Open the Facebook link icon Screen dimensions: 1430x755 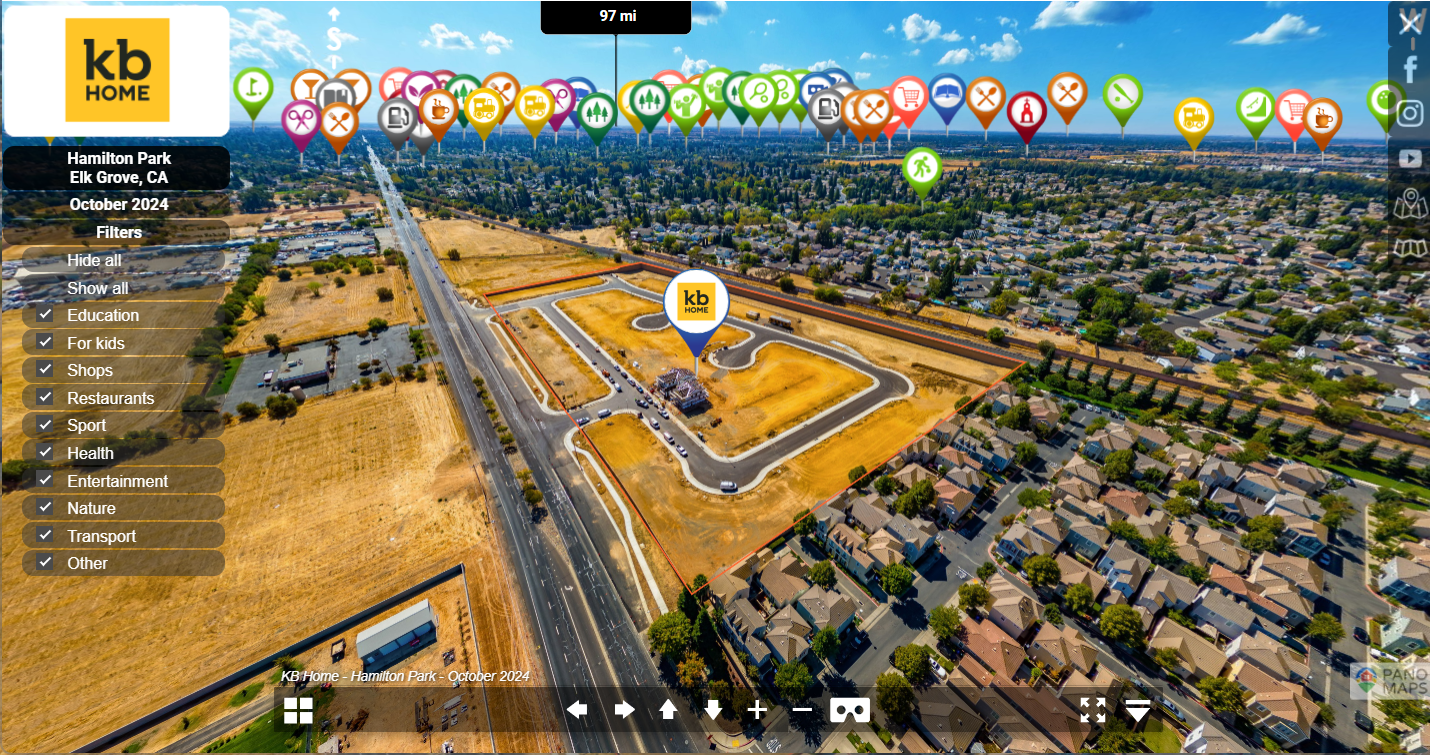click(x=1410, y=69)
